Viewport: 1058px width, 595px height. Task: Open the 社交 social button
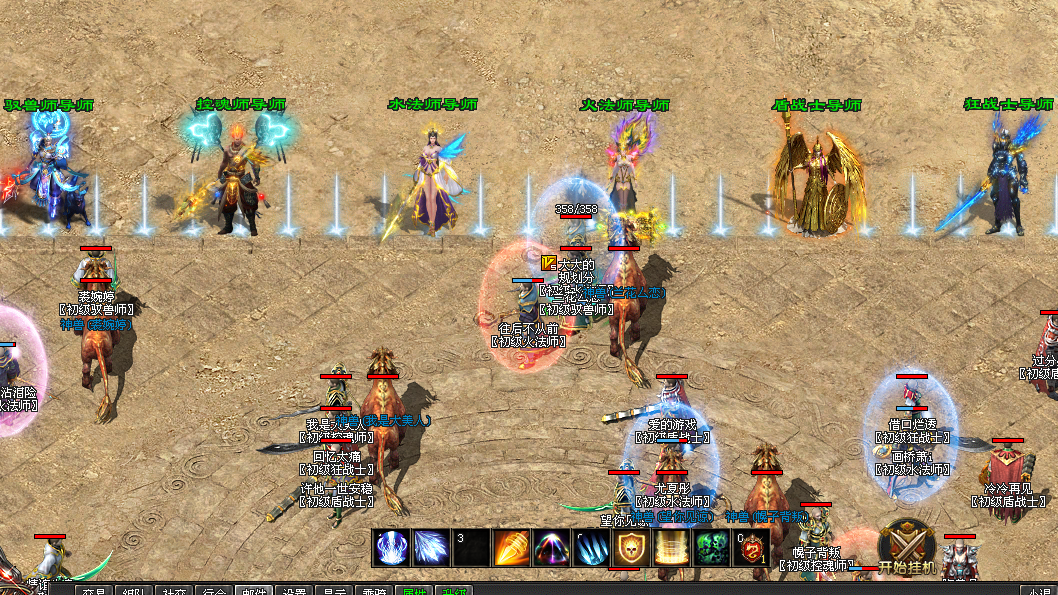pyautogui.click(x=173, y=590)
